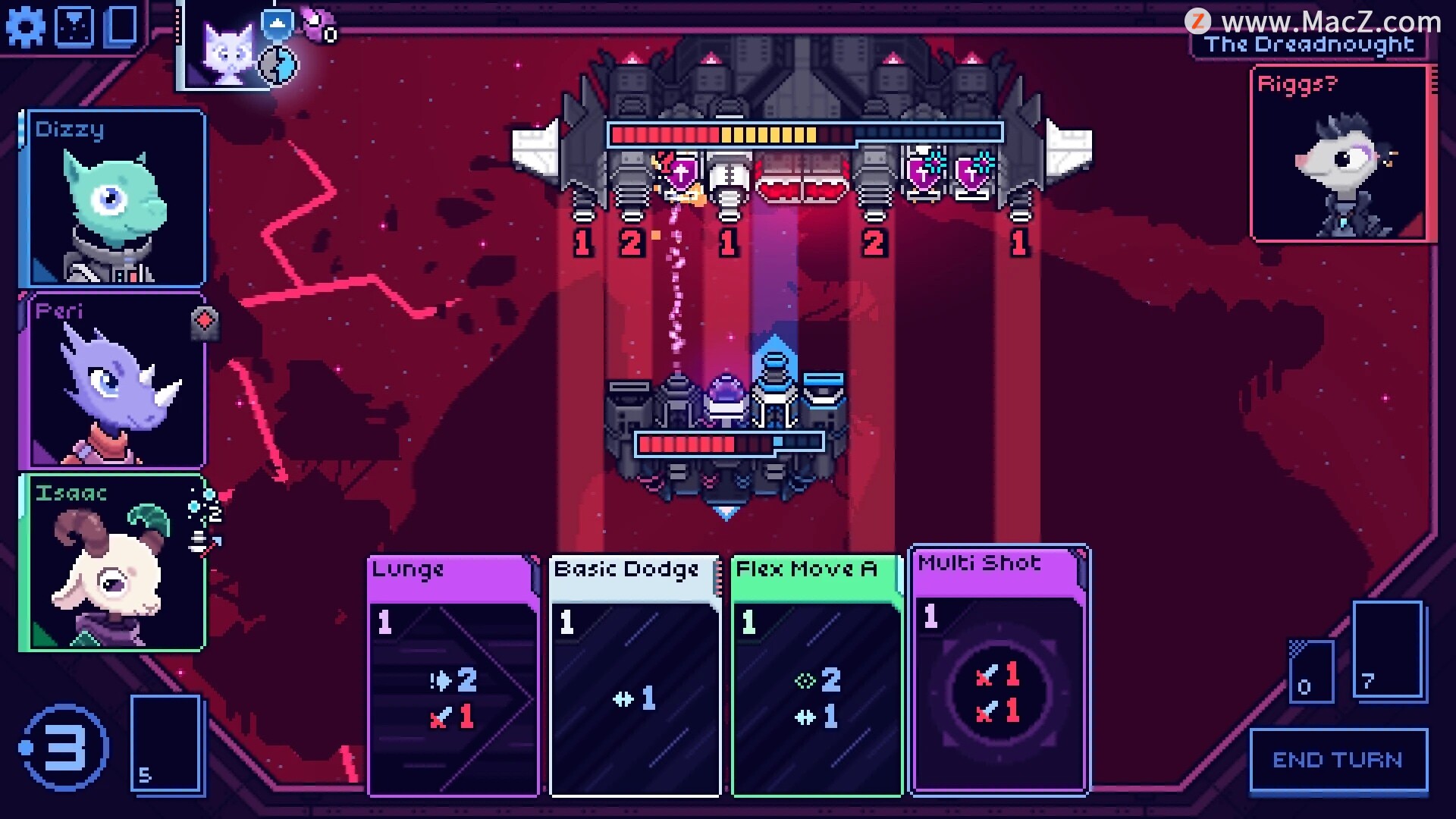Open the draw pile showing 5
This screenshot has height=819, width=1456.
(166, 743)
